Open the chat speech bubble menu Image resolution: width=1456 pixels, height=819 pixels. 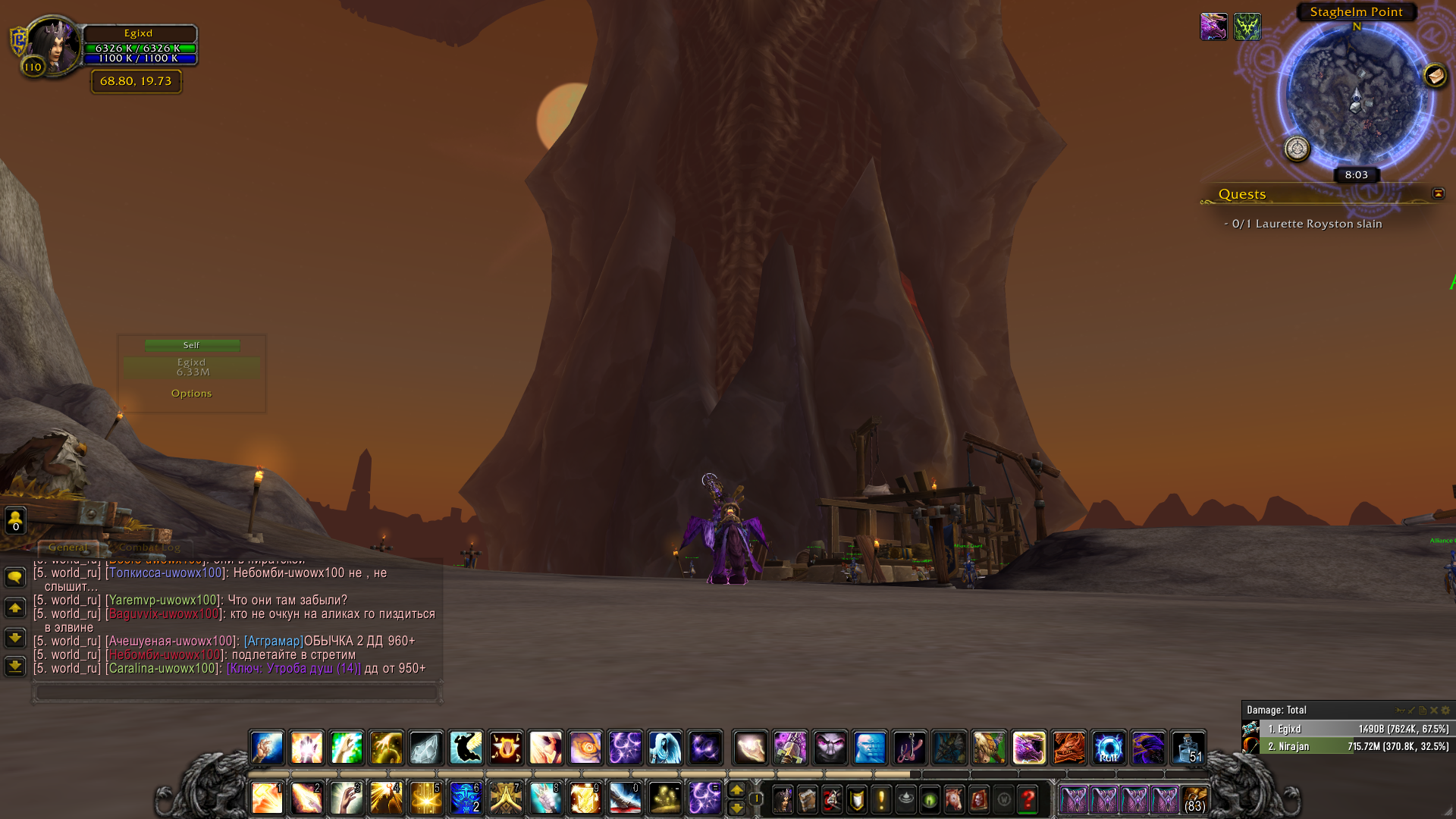(15, 578)
